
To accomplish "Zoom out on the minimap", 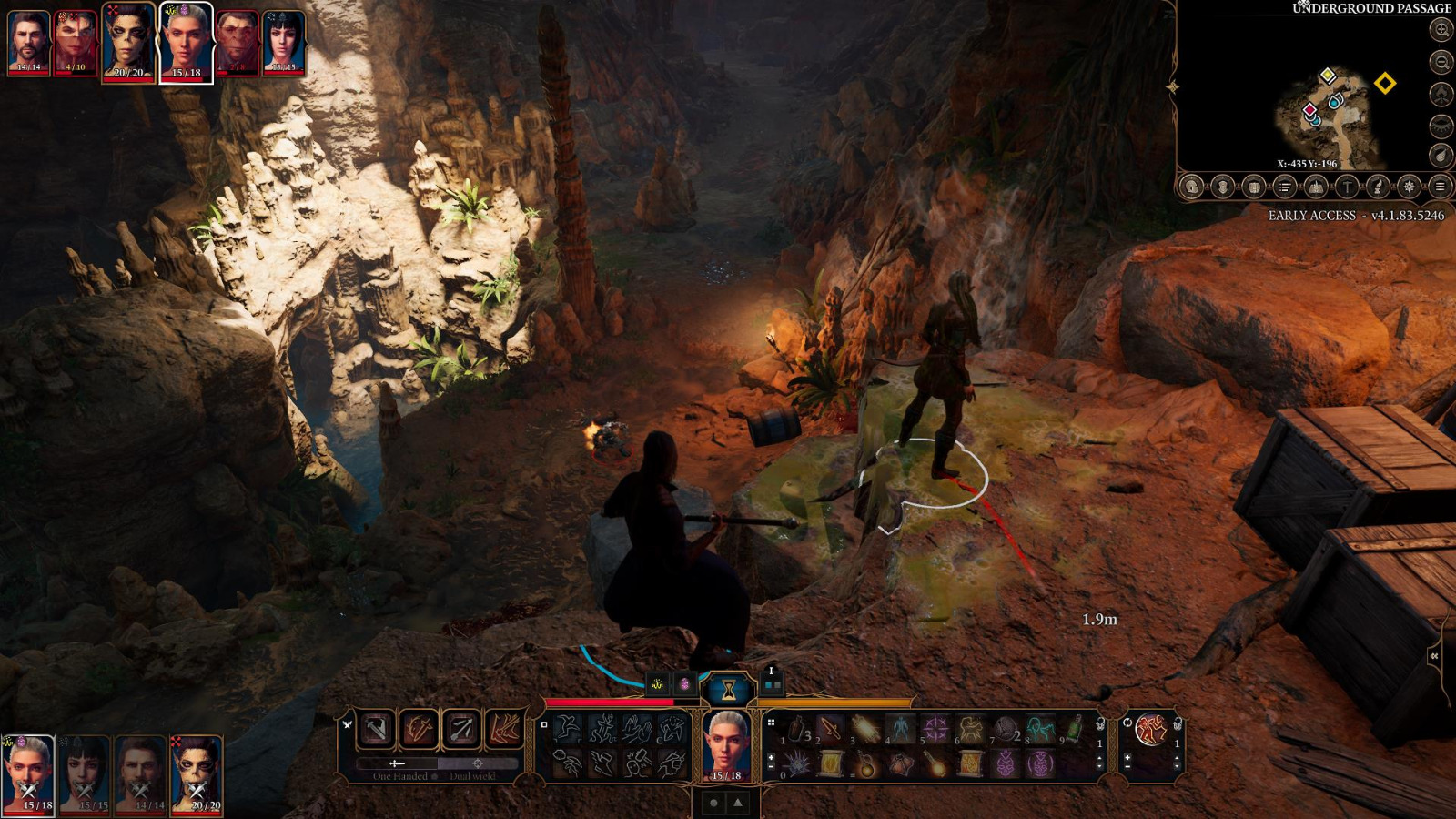I will pos(1441,61).
